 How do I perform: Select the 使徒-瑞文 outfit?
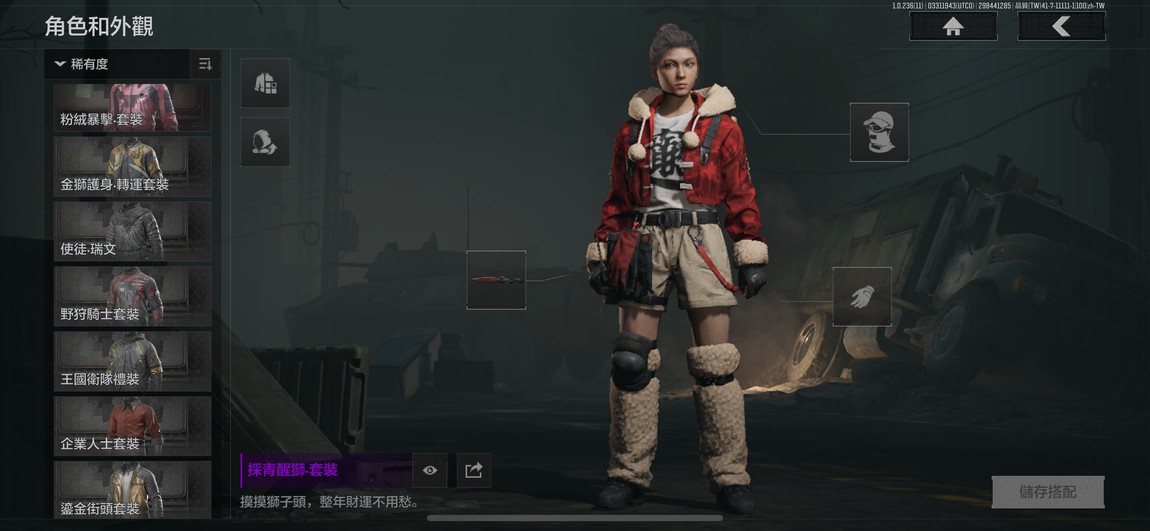pos(132,231)
